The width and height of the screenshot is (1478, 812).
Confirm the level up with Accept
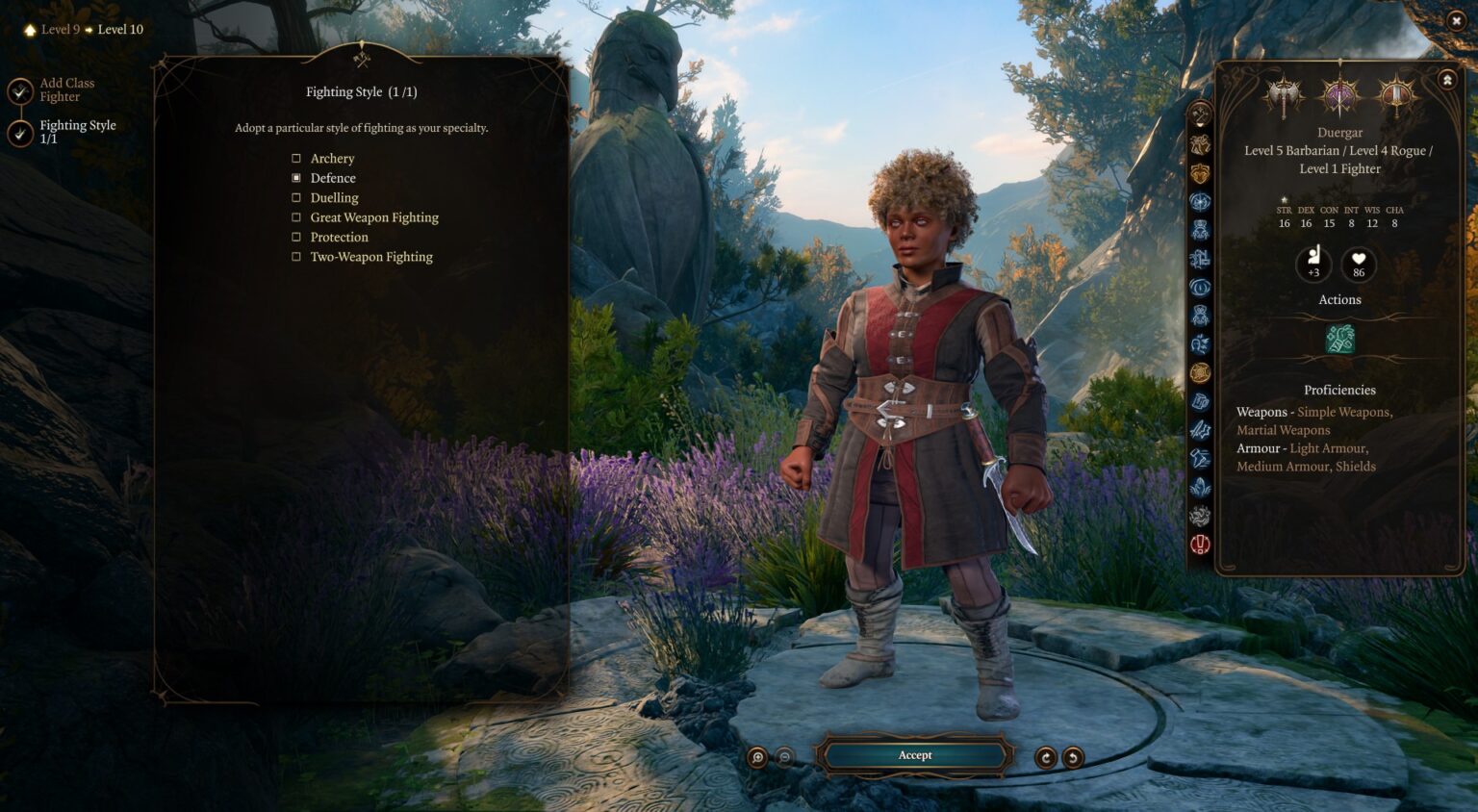pyautogui.click(x=914, y=755)
